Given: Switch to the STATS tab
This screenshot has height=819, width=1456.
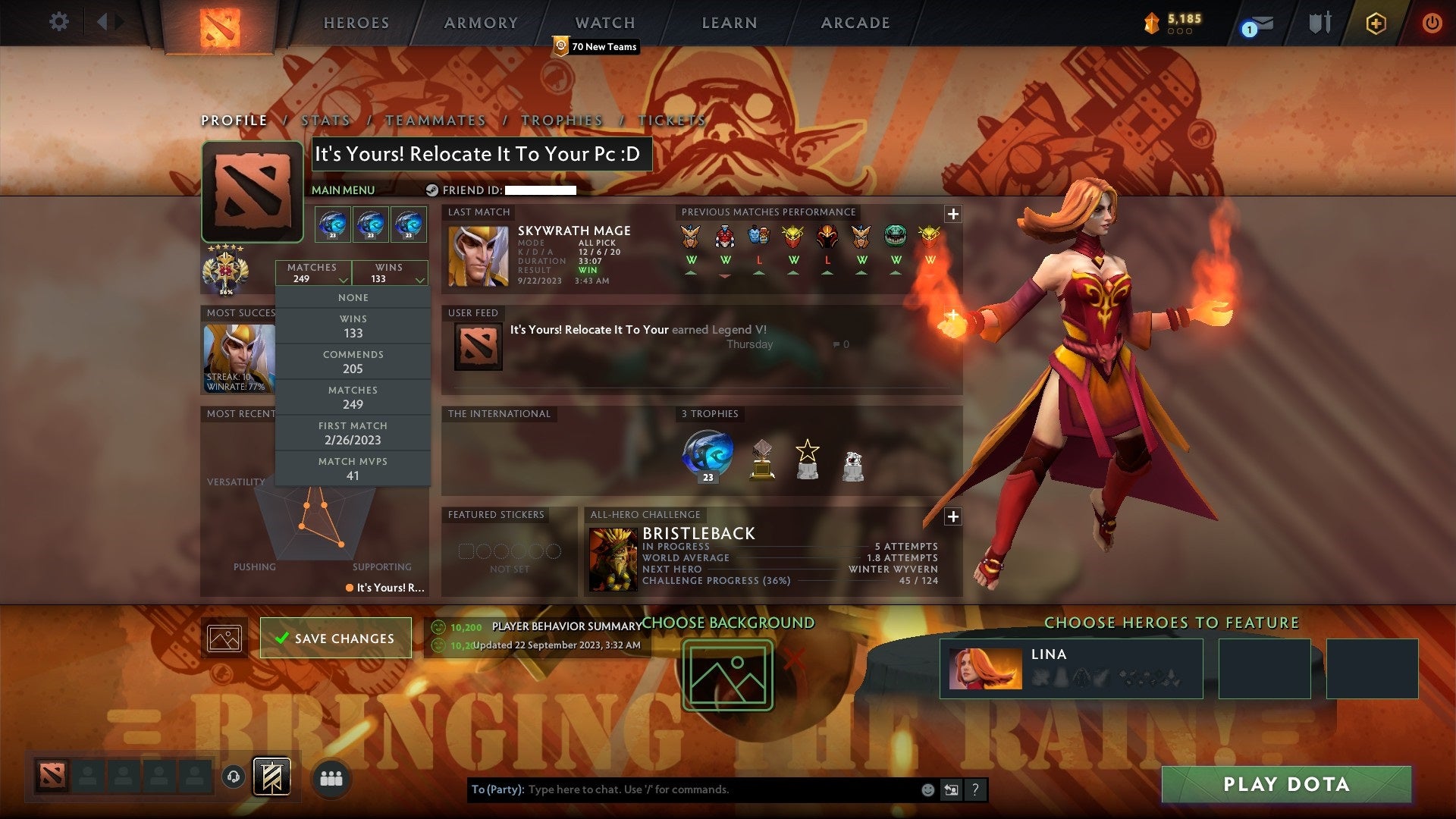Looking at the screenshot, I should (x=325, y=120).
